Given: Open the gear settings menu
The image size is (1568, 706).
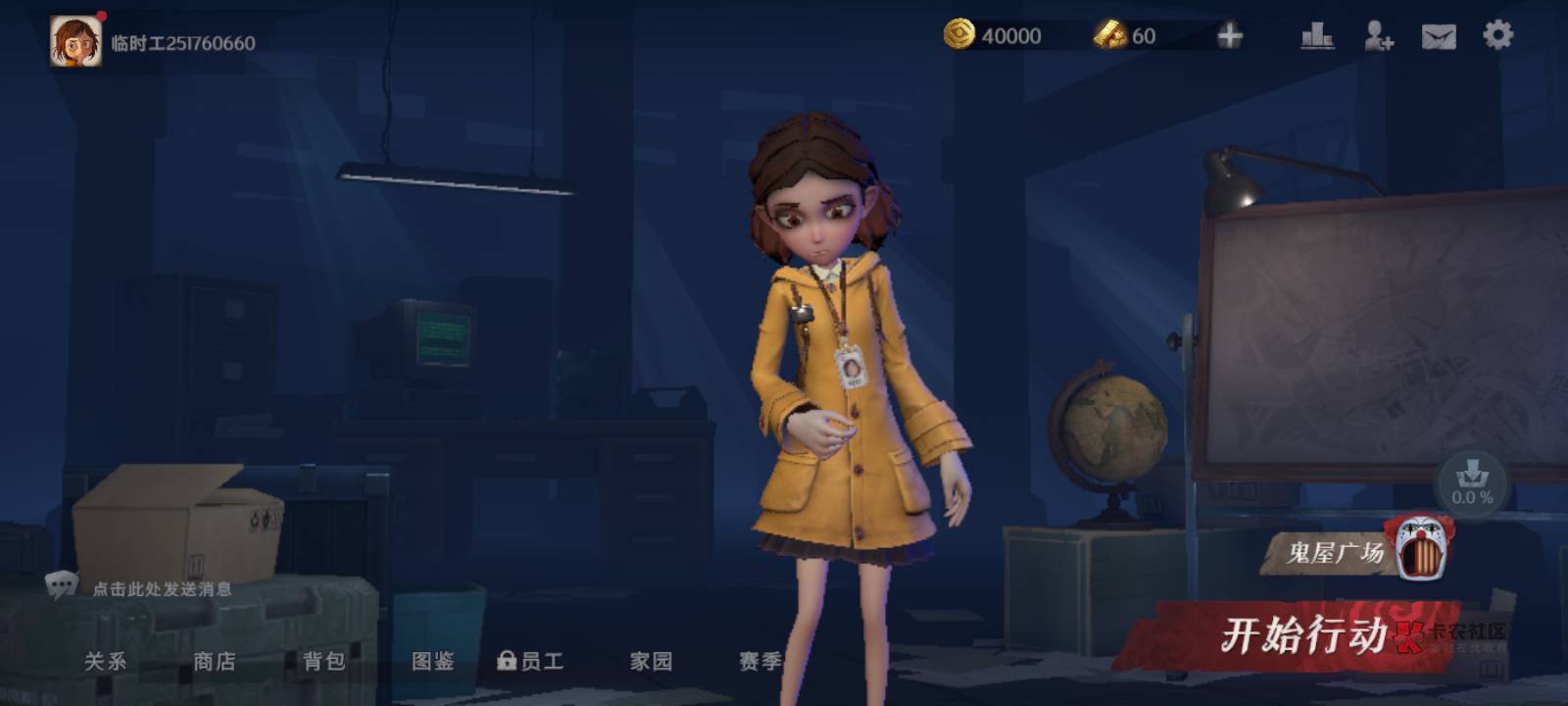Looking at the screenshot, I should click(1497, 35).
